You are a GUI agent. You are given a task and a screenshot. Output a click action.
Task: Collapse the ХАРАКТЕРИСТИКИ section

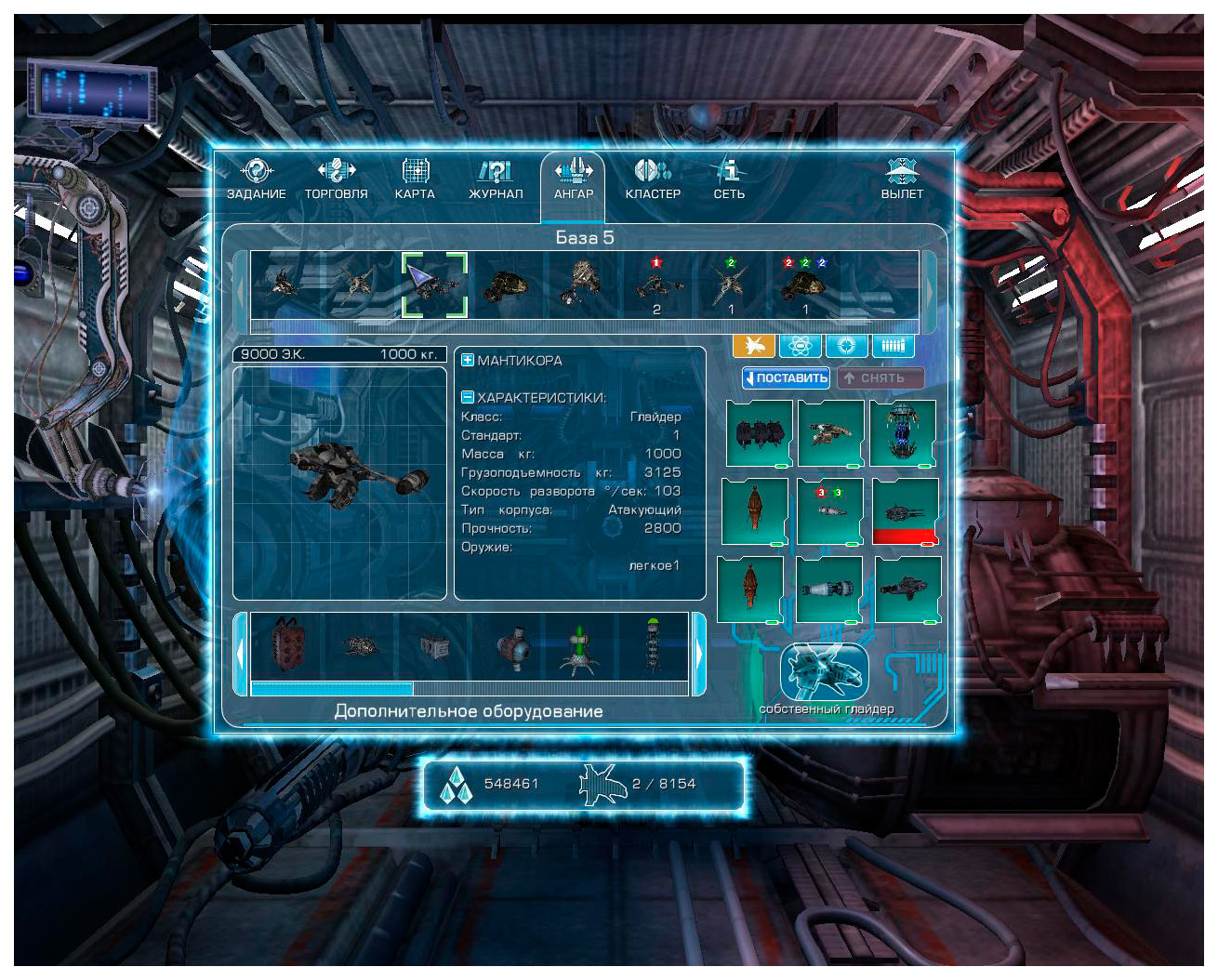pos(468,397)
